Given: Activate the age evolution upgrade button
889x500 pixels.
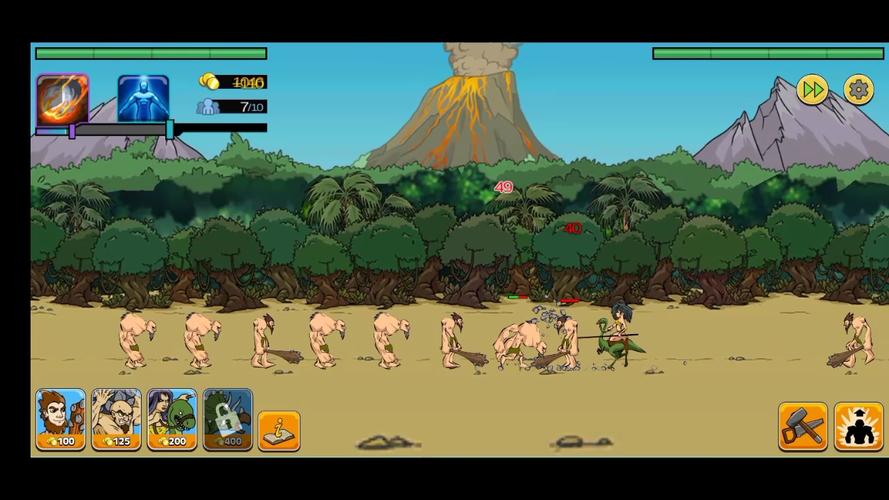Looking at the screenshot, I should tap(858, 427).
